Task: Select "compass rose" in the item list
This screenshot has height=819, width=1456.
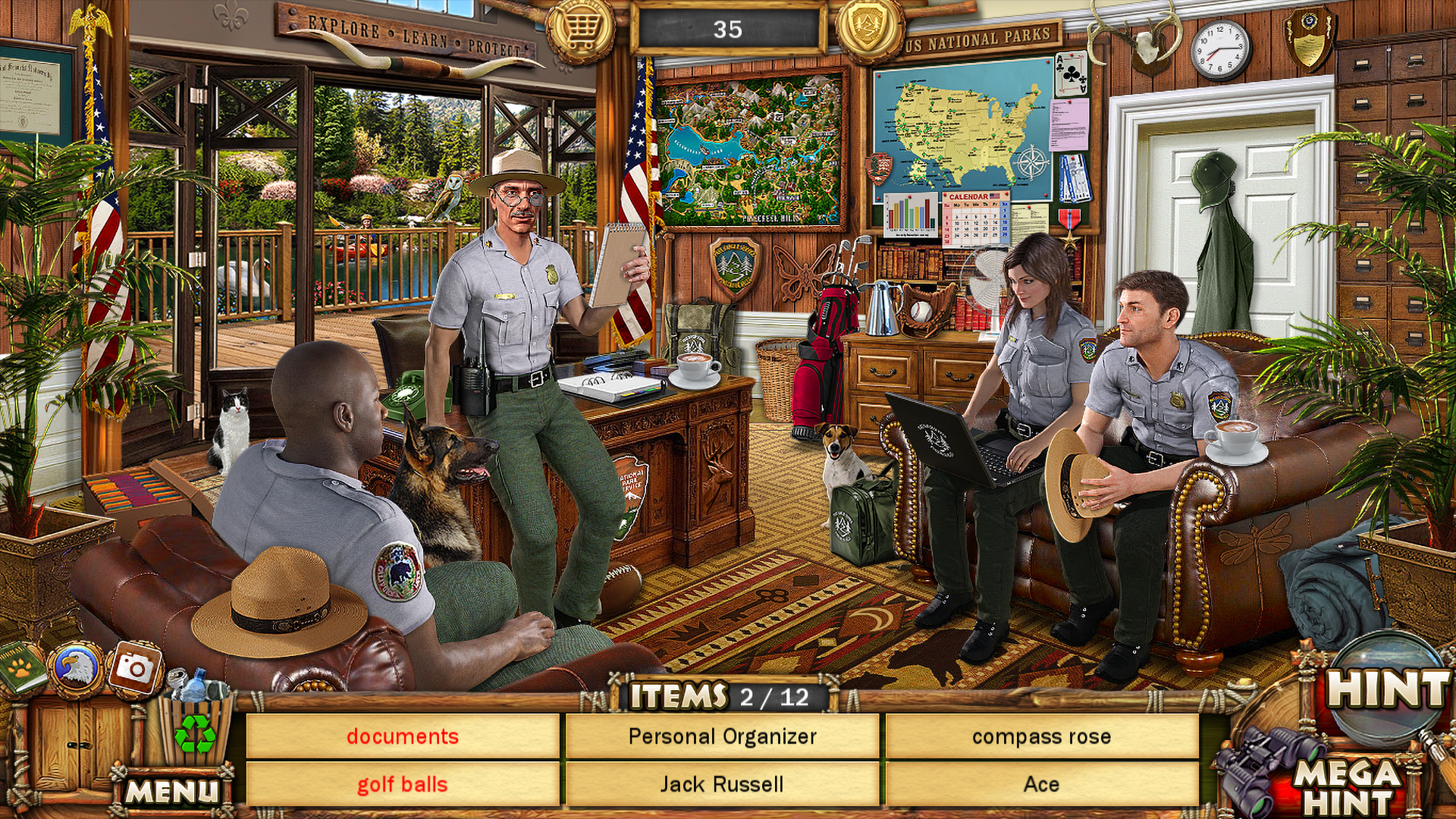Action: click(1041, 735)
